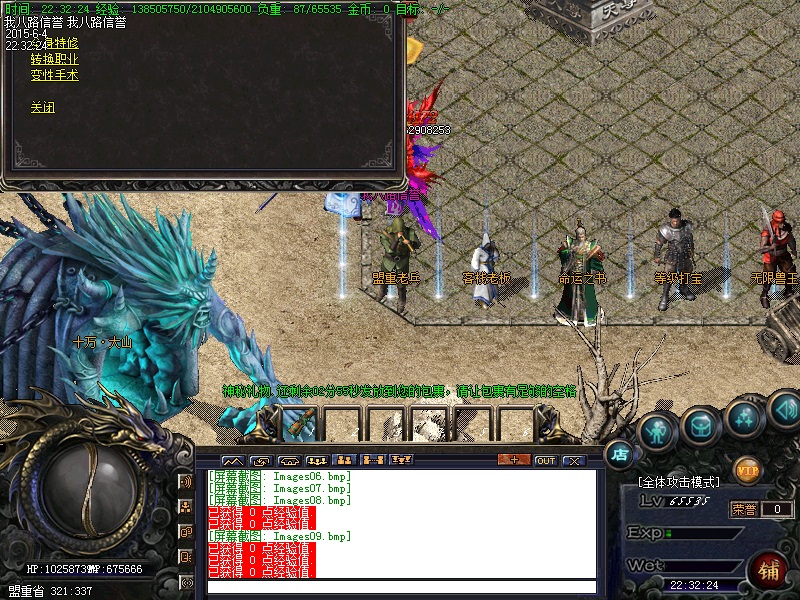
Task: Toggle the sound speaker round button
Action: tap(784, 410)
